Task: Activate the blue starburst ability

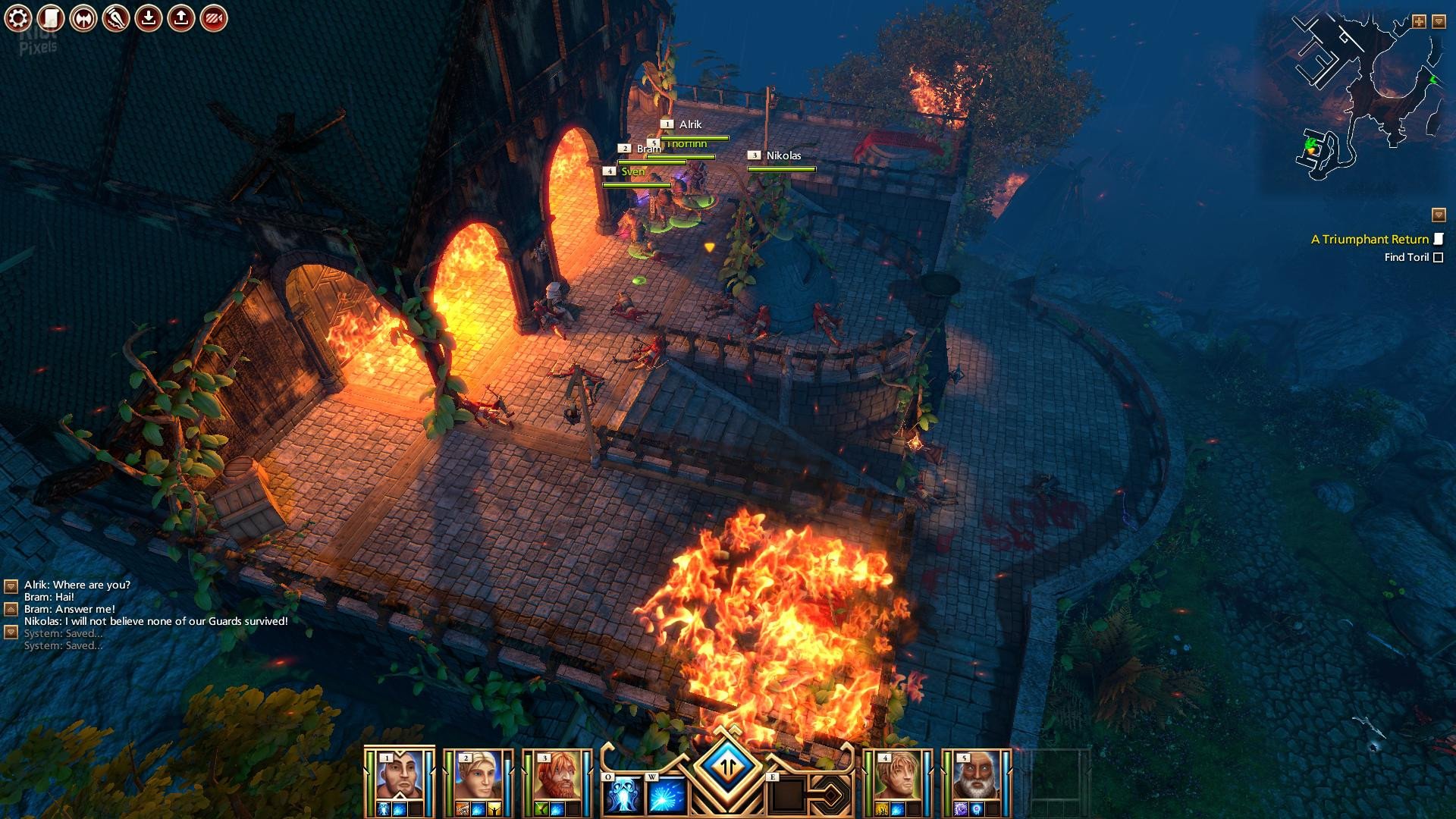Action: (667, 795)
